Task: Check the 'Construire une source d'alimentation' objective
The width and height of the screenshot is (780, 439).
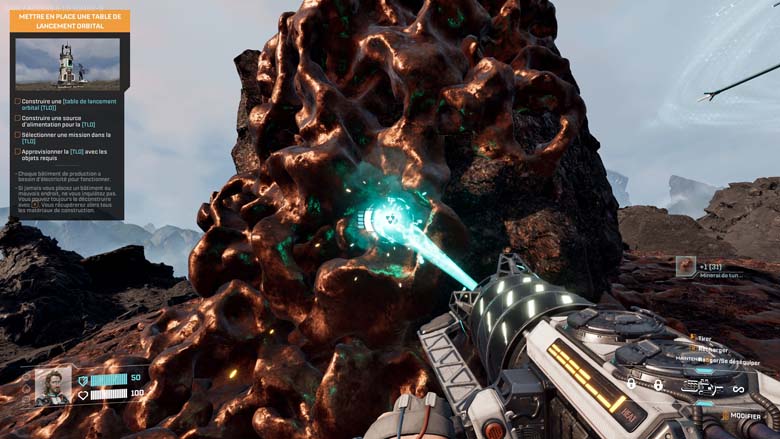Action: pyautogui.click(x=18, y=118)
